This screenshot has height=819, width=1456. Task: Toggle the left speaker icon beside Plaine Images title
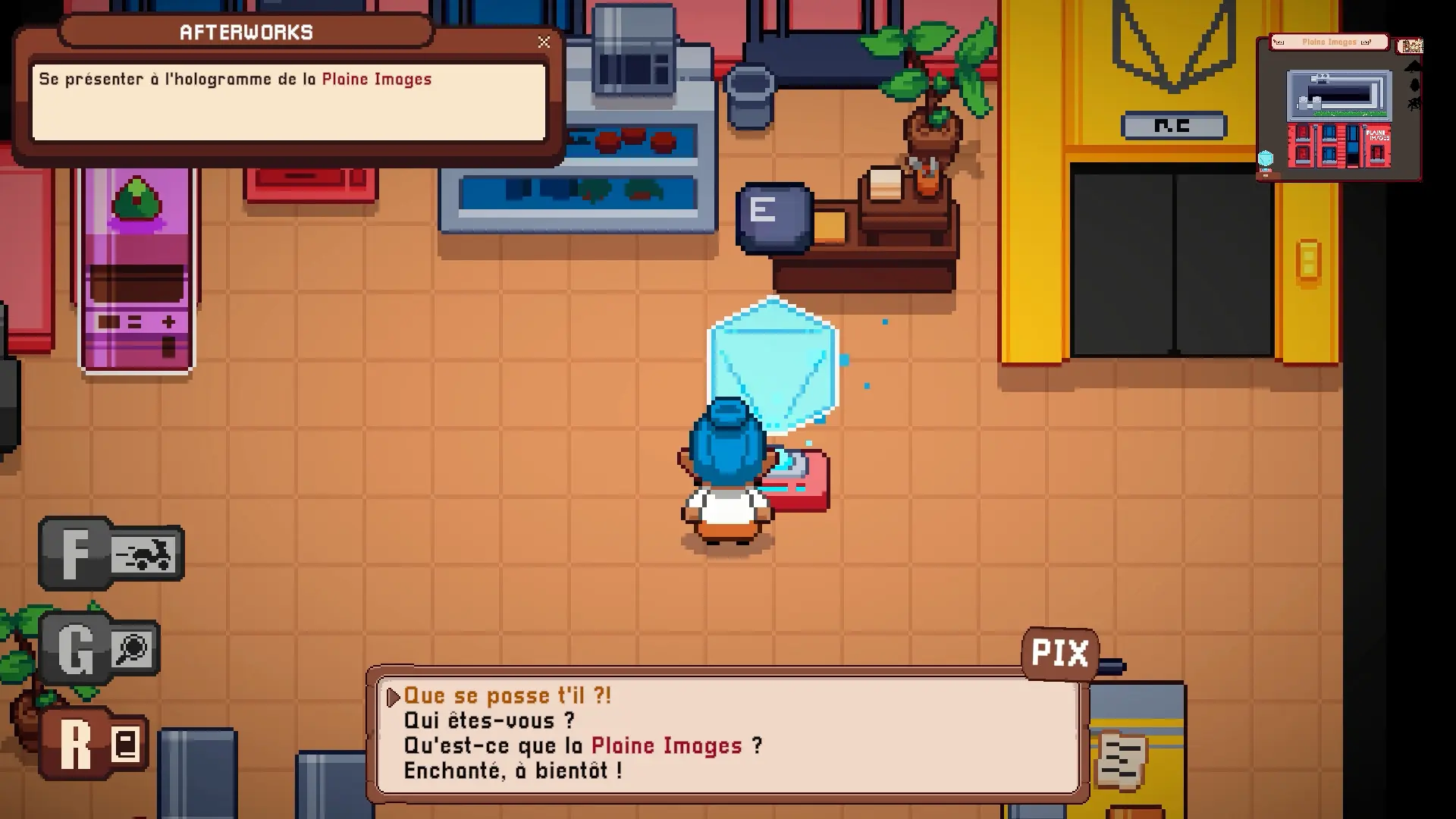[x=1280, y=42]
